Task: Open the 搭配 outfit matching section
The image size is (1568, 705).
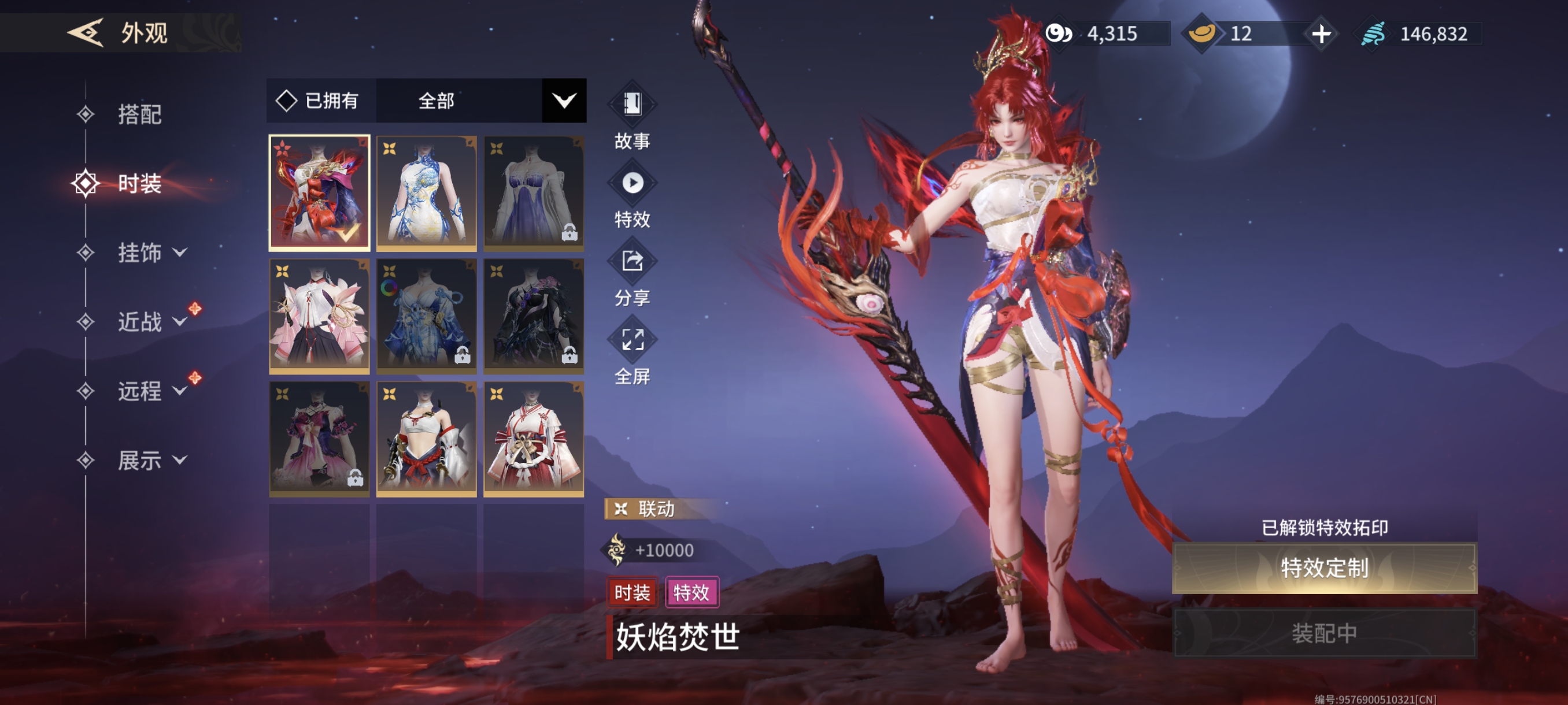Action: (139, 114)
